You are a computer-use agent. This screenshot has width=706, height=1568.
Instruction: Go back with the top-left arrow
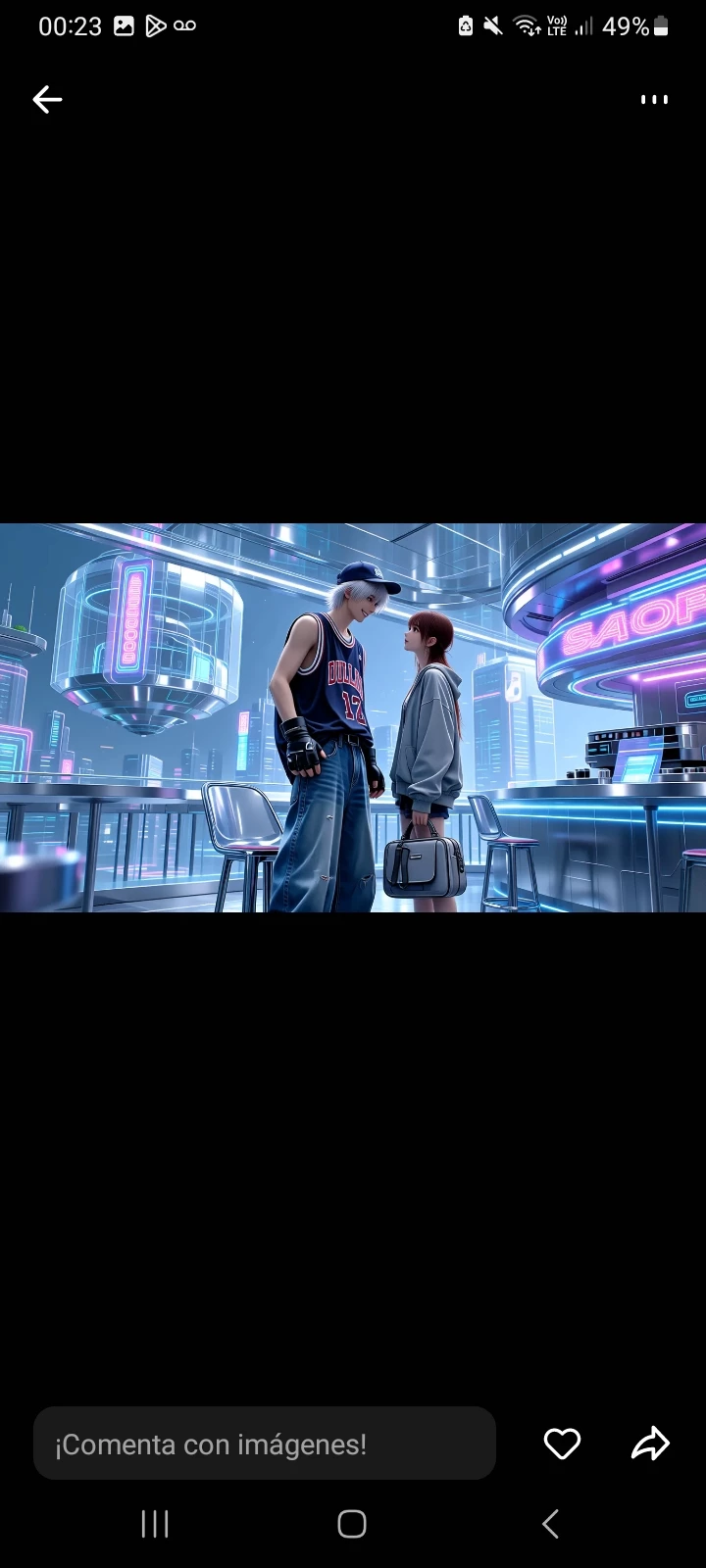click(x=47, y=99)
